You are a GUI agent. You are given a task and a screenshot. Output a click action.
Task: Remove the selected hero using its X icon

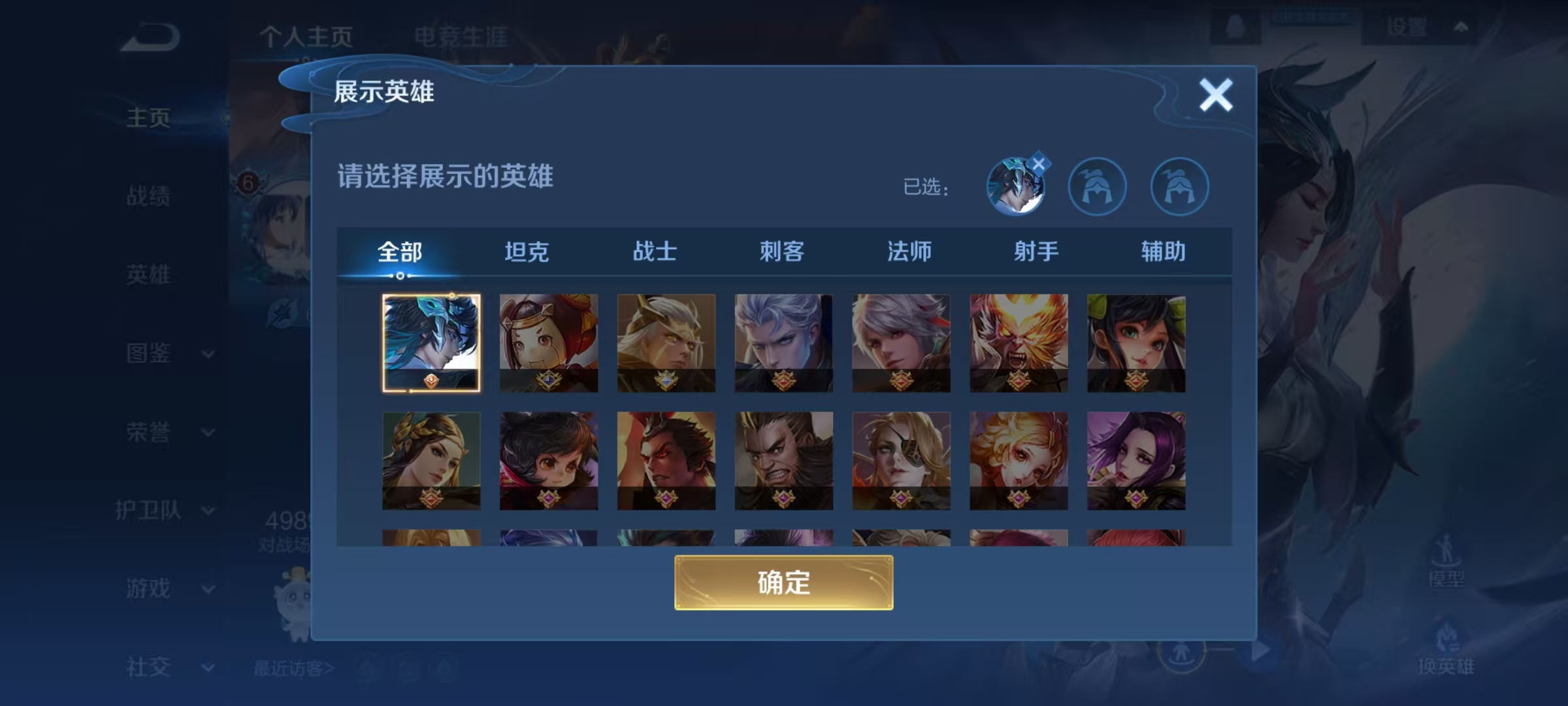pos(1040,163)
